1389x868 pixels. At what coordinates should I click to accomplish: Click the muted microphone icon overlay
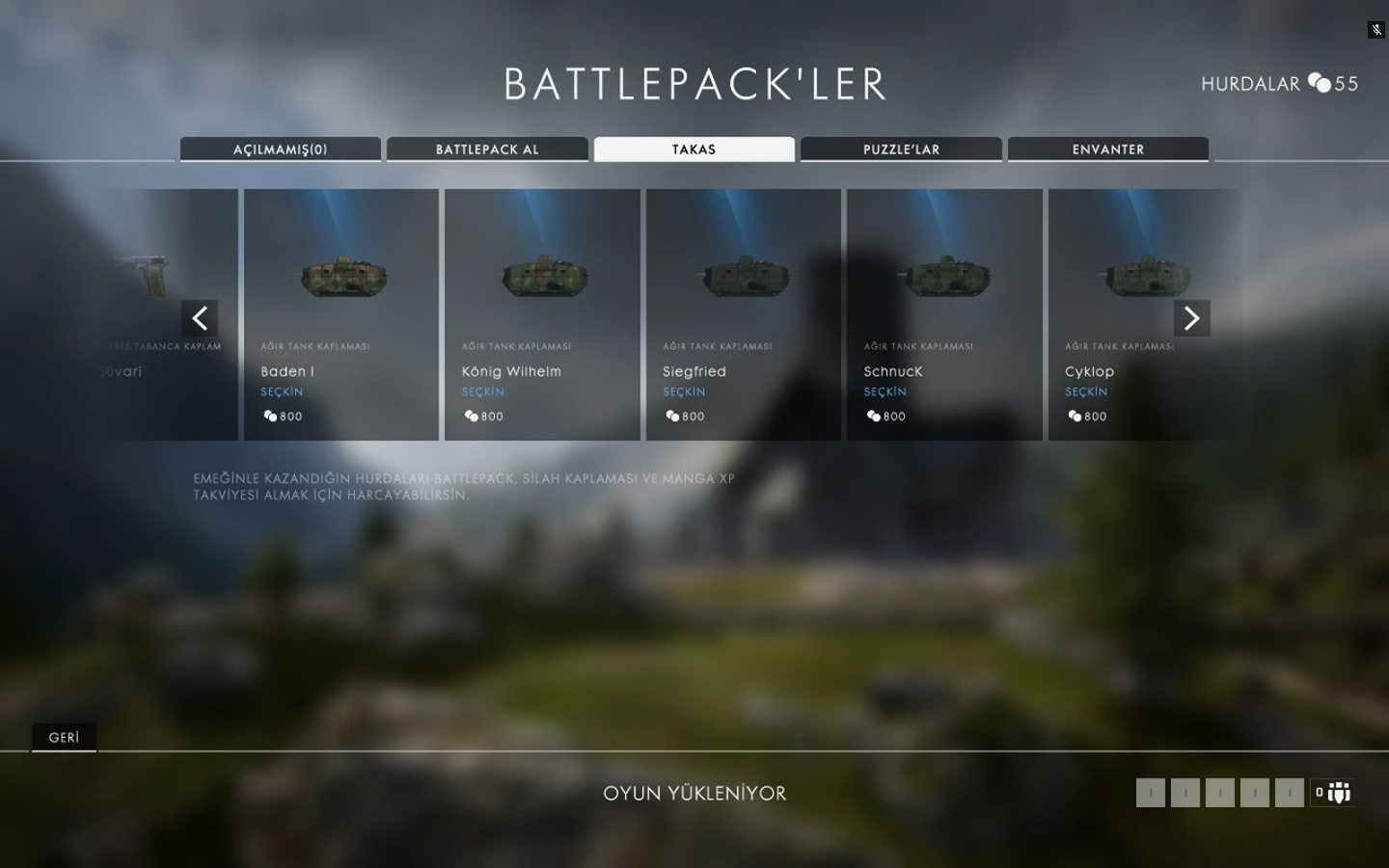click(1376, 30)
